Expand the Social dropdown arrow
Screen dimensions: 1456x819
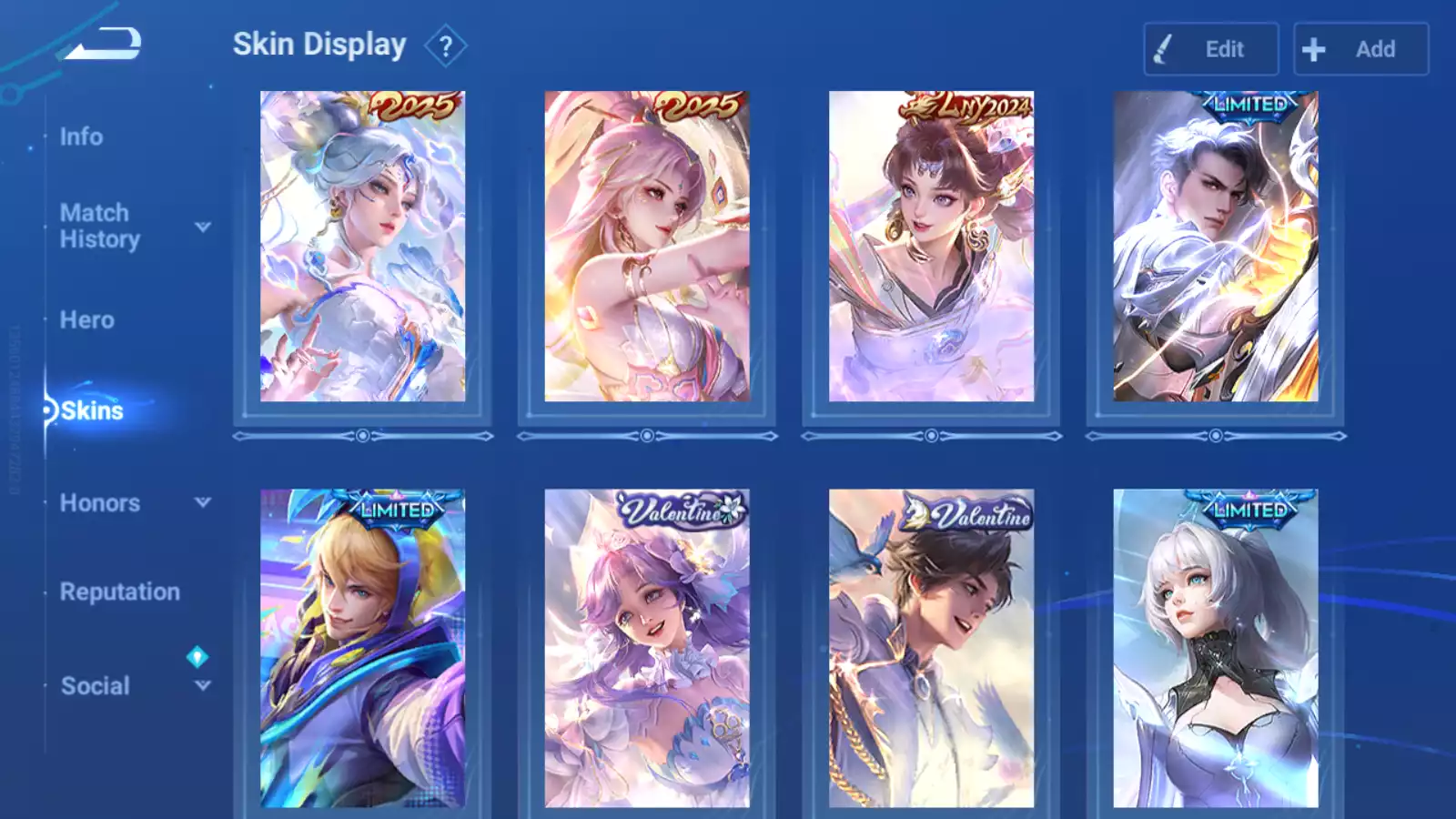[x=203, y=685]
